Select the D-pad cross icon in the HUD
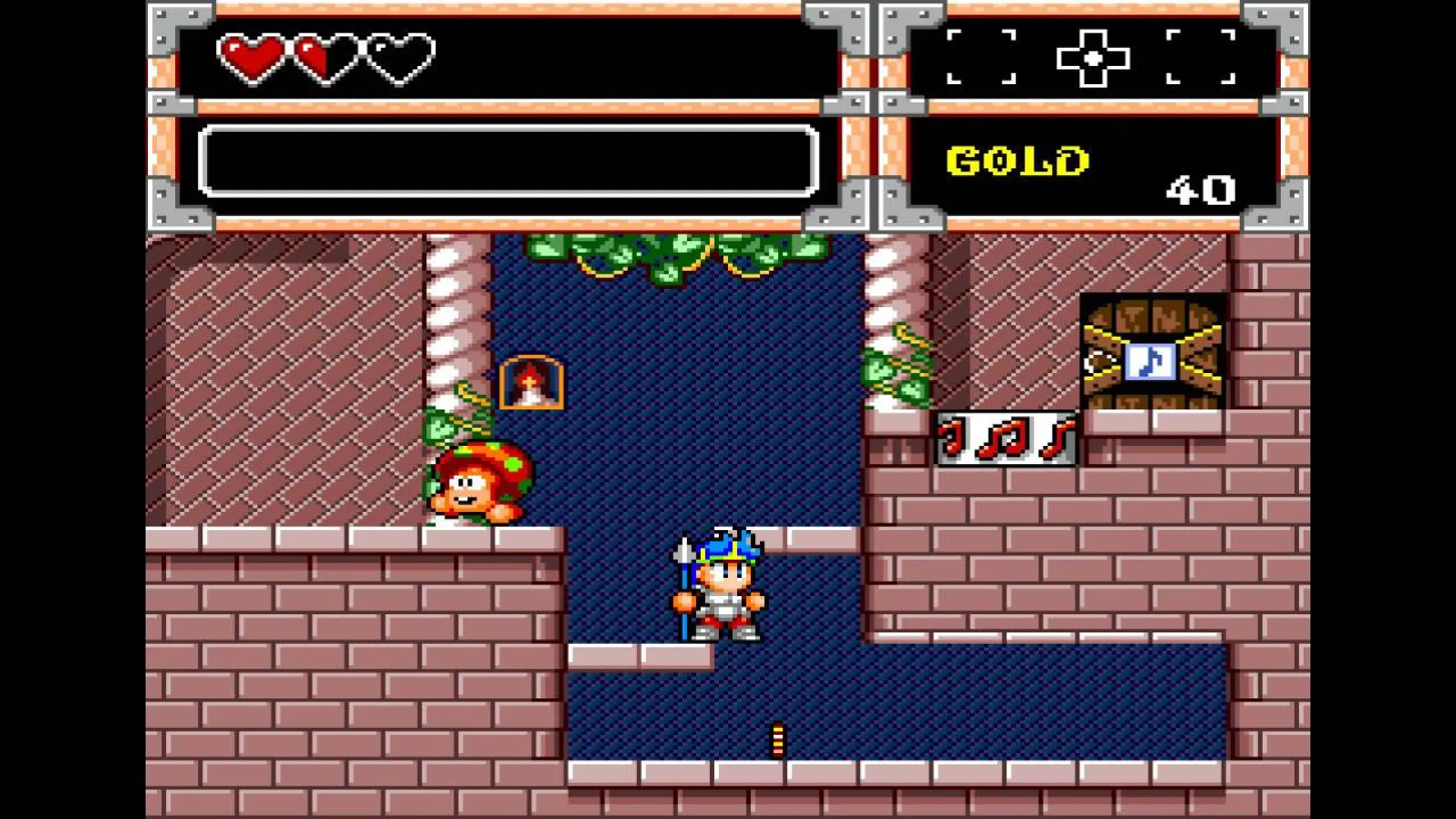1456x819 pixels. 1093,58
